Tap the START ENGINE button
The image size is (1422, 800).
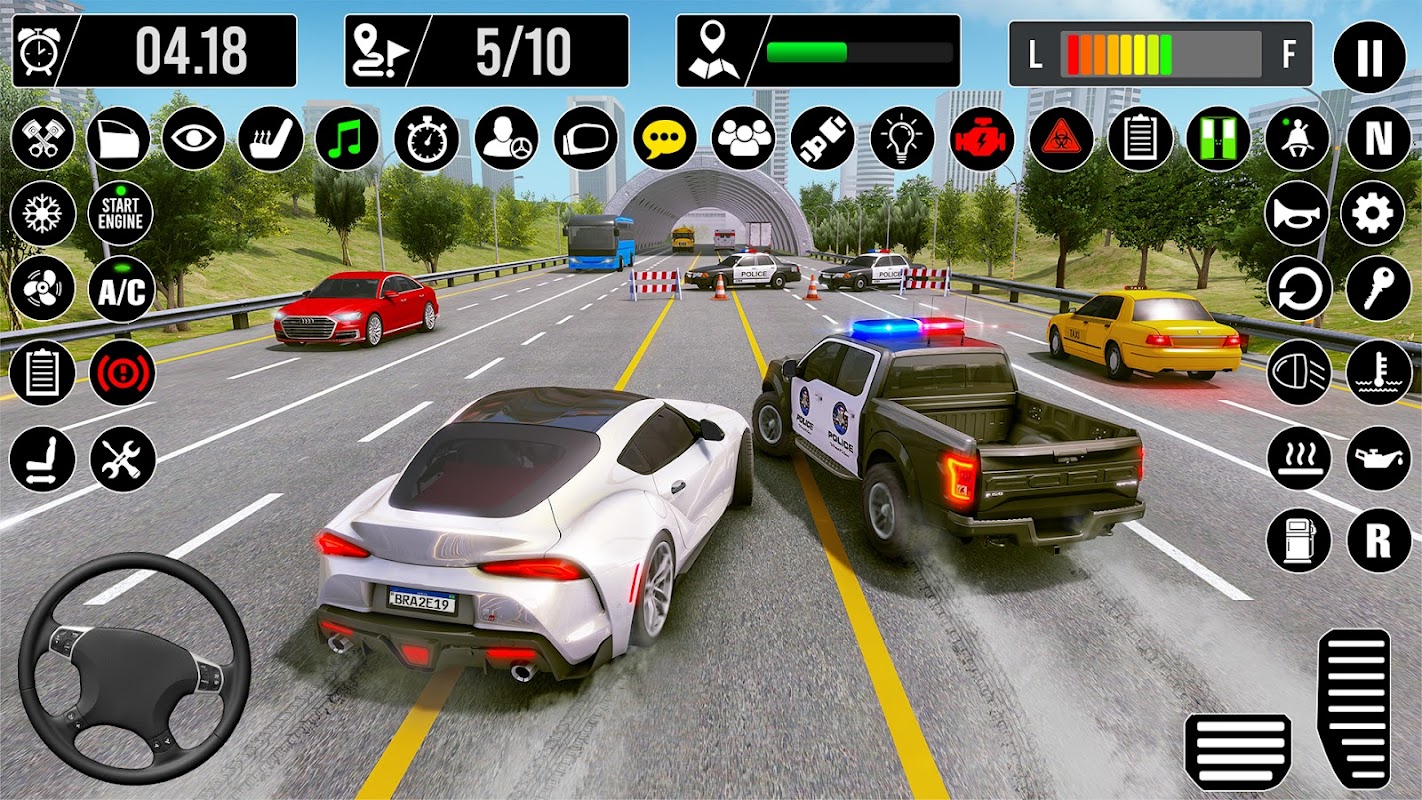[x=121, y=214]
